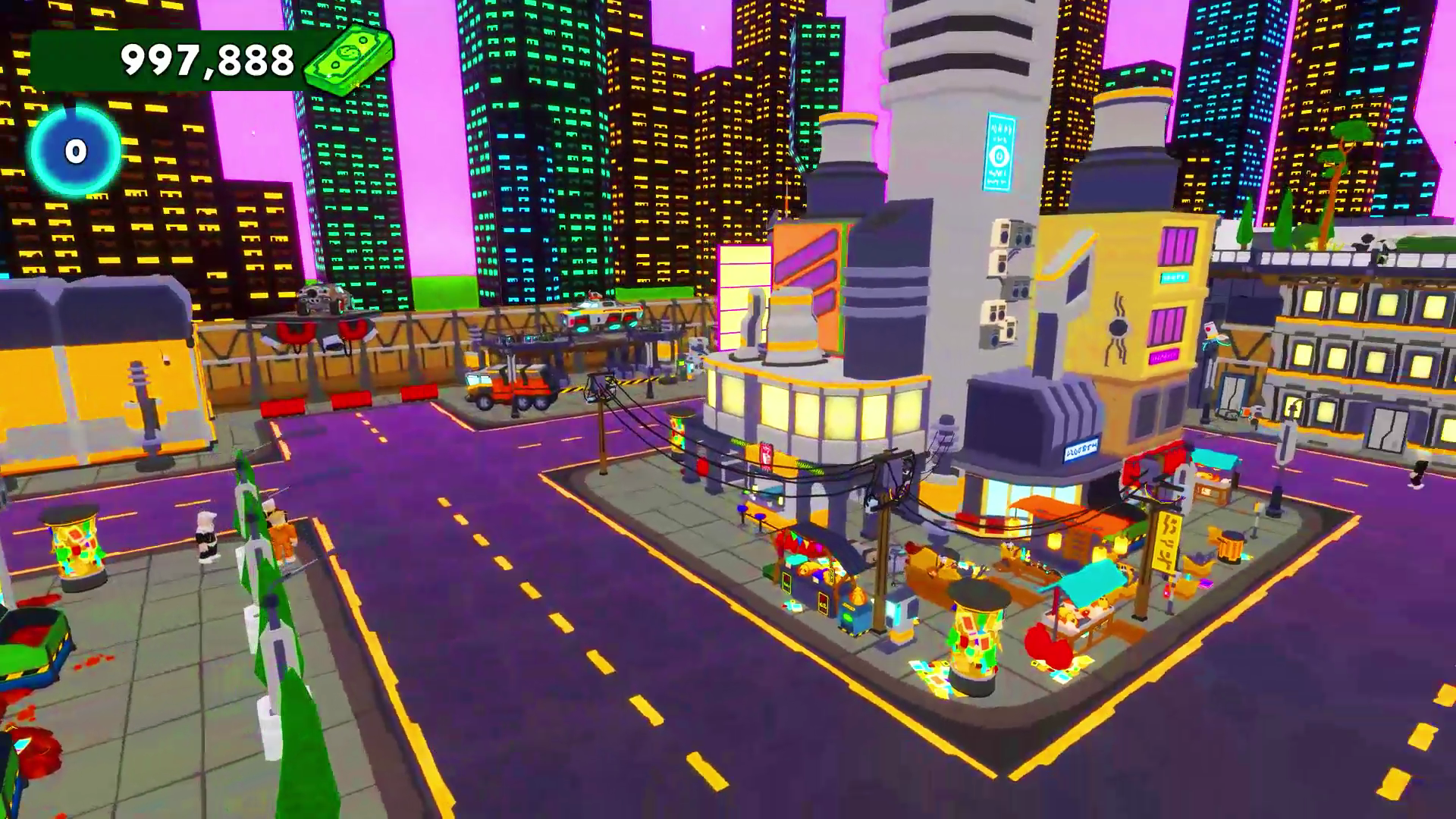Click the red vending sign on the corner building
The width and height of the screenshot is (1456, 819).
[765, 457]
